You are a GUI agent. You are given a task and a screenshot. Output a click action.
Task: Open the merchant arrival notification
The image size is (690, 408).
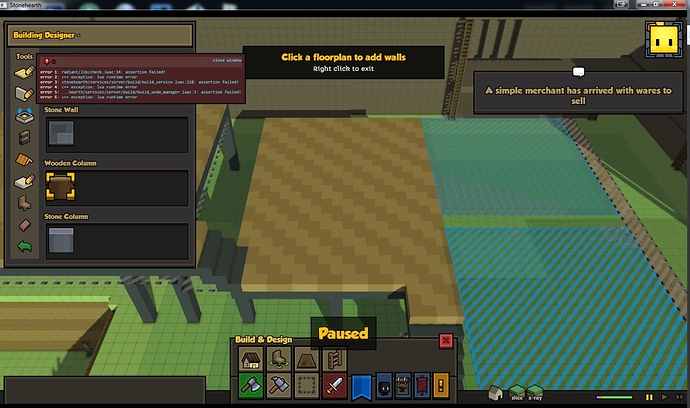[577, 96]
